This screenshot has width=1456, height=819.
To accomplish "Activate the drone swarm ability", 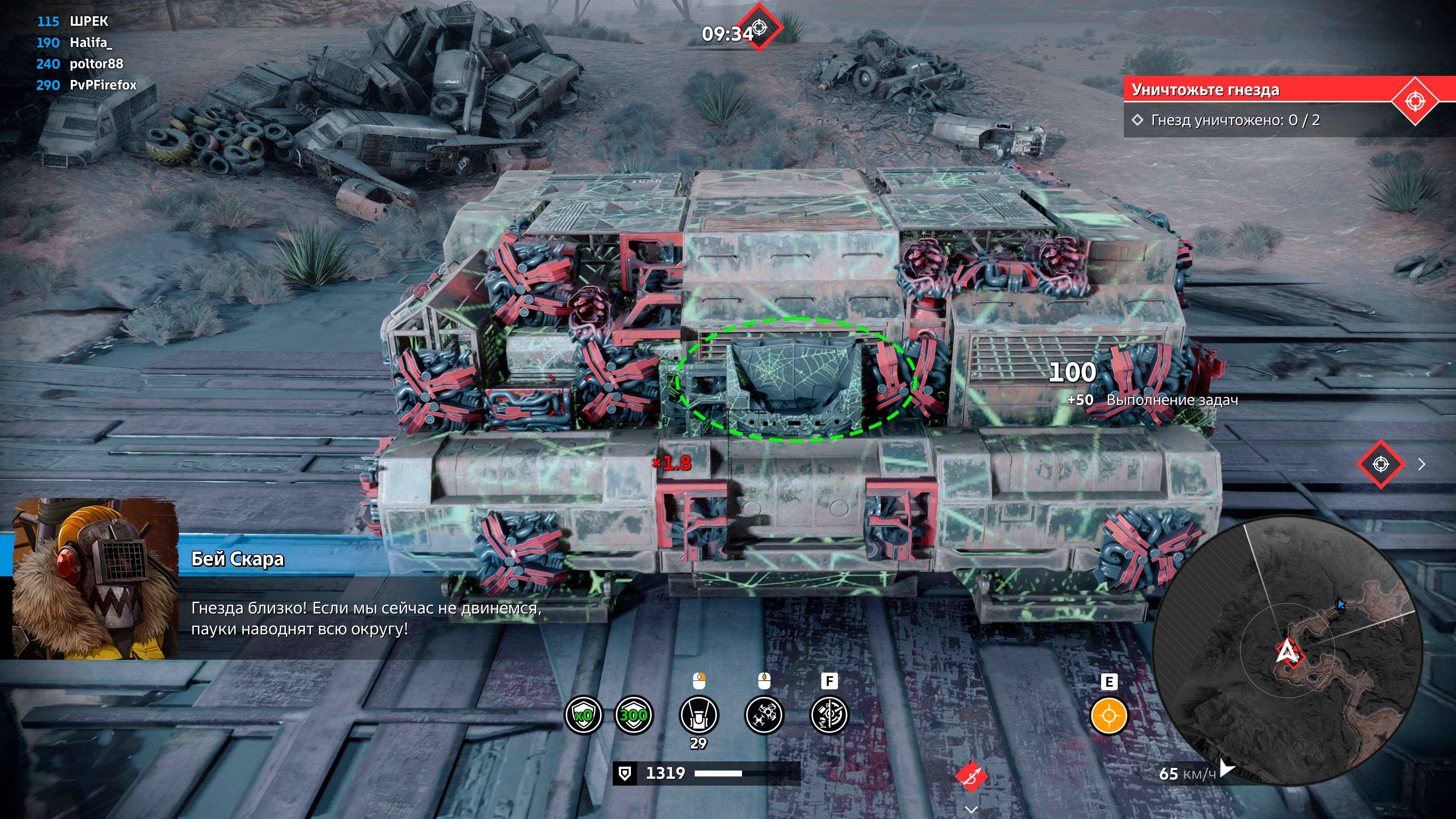I will [764, 715].
